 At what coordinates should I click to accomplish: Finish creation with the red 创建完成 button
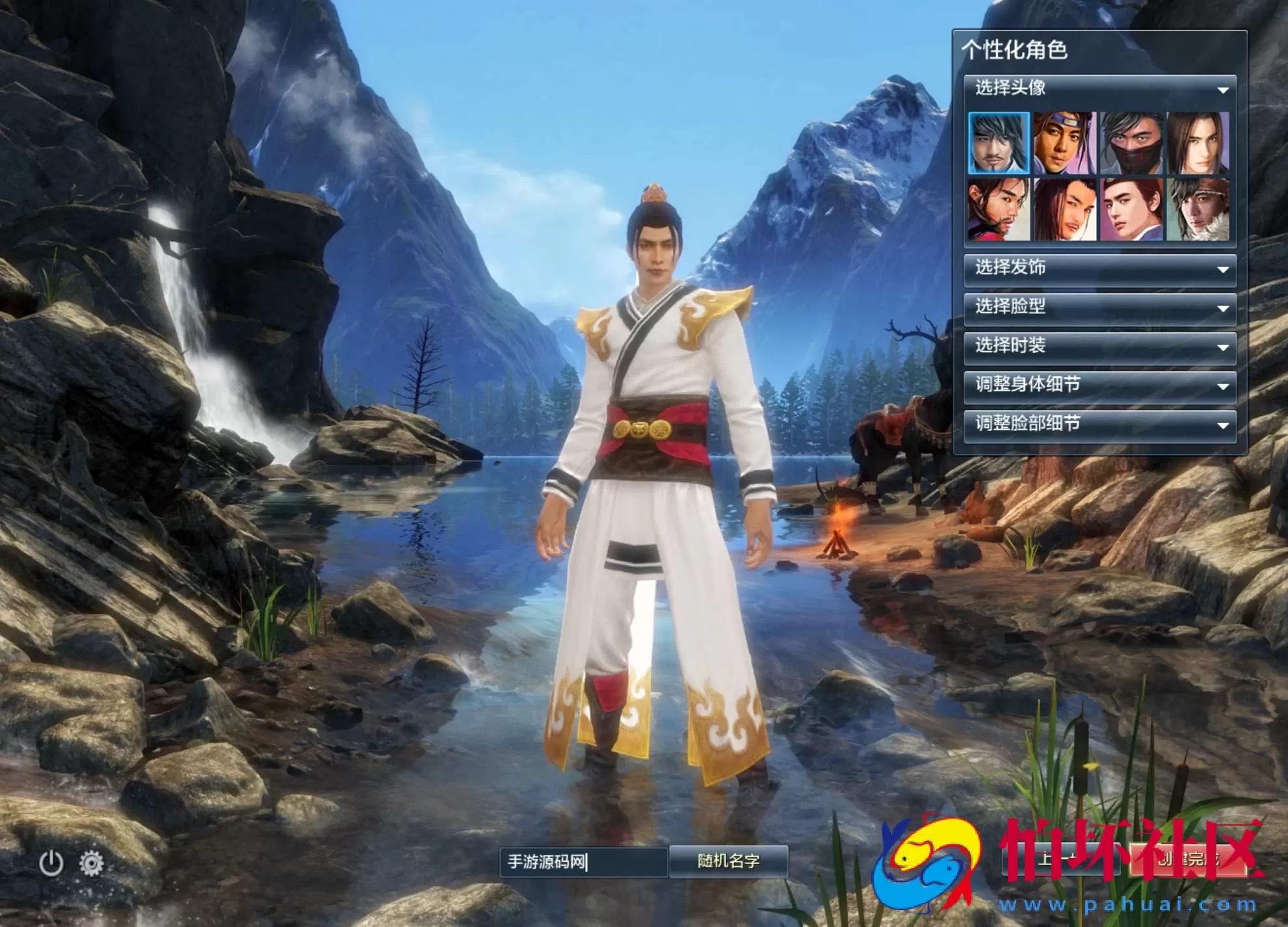click(1187, 859)
